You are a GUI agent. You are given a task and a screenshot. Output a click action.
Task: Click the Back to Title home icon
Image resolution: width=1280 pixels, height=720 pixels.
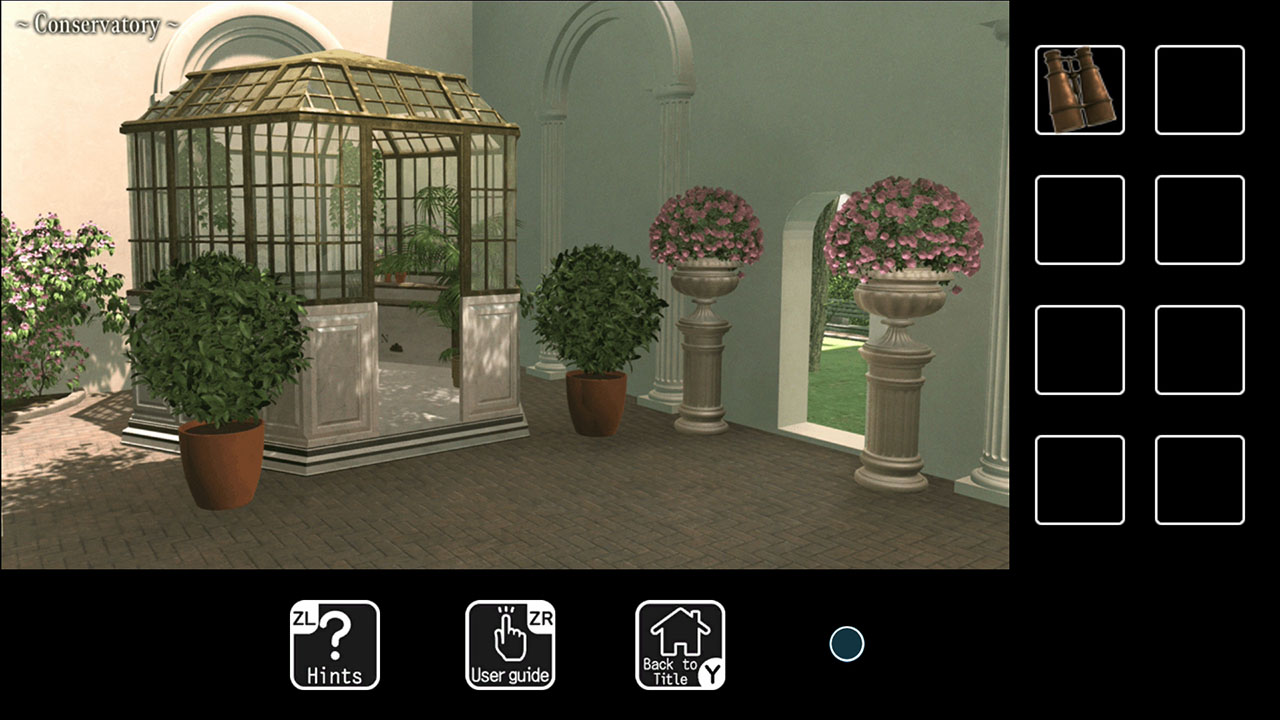point(679,643)
